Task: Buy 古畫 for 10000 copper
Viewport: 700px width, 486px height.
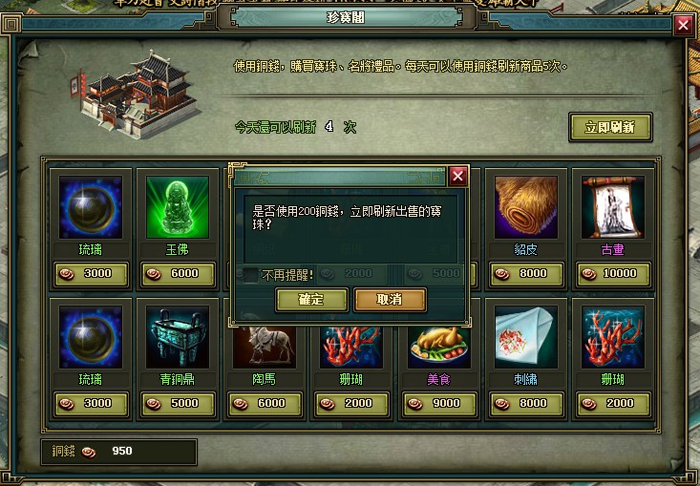Action: pyautogui.click(x=612, y=274)
